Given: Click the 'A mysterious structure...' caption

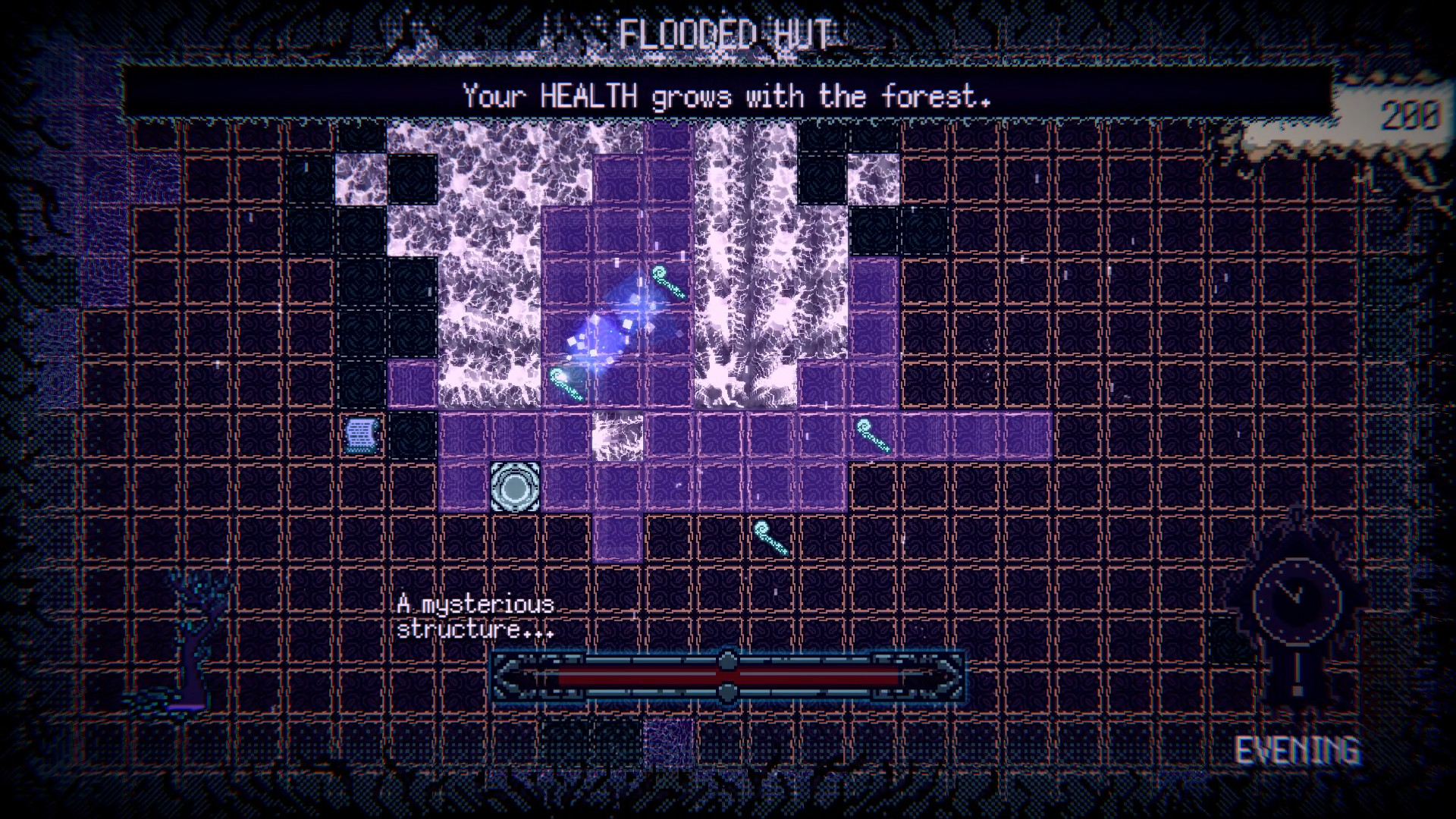Looking at the screenshot, I should pos(474,618).
